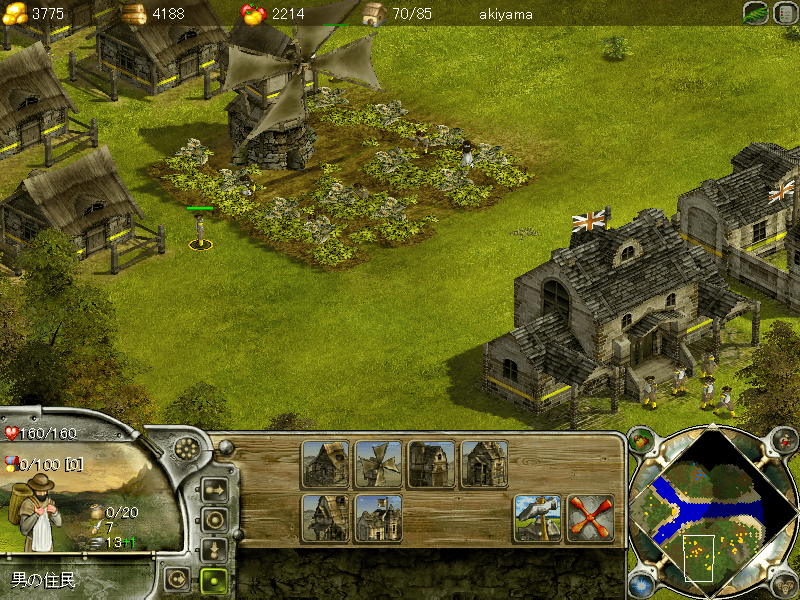Select the walking villager near the field
This screenshot has width=800, height=600.
click(x=201, y=230)
